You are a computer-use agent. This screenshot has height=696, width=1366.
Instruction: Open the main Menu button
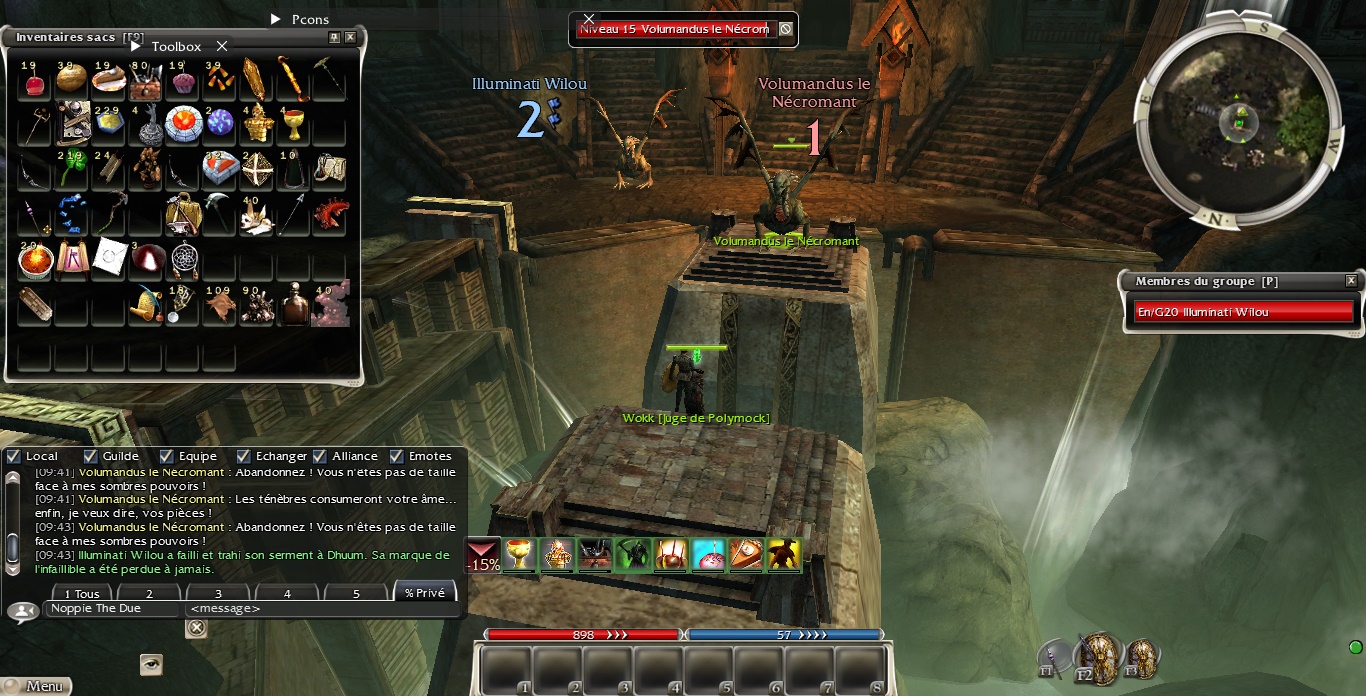point(36,686)
